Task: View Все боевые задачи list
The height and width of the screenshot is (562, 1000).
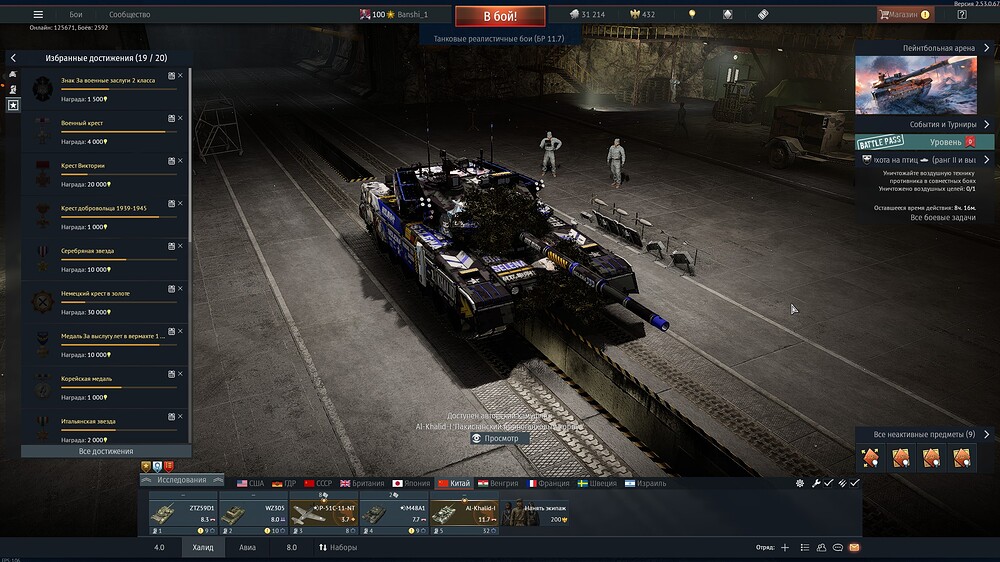Action: (x=928, y=217)
